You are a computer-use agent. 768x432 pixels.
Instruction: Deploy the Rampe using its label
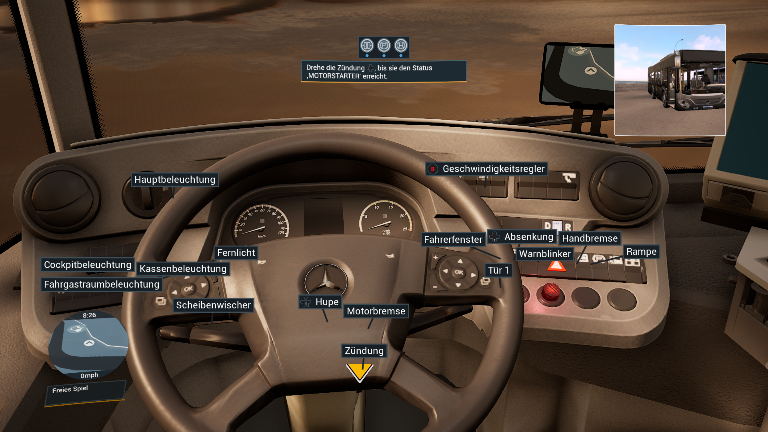pos(641,251)
